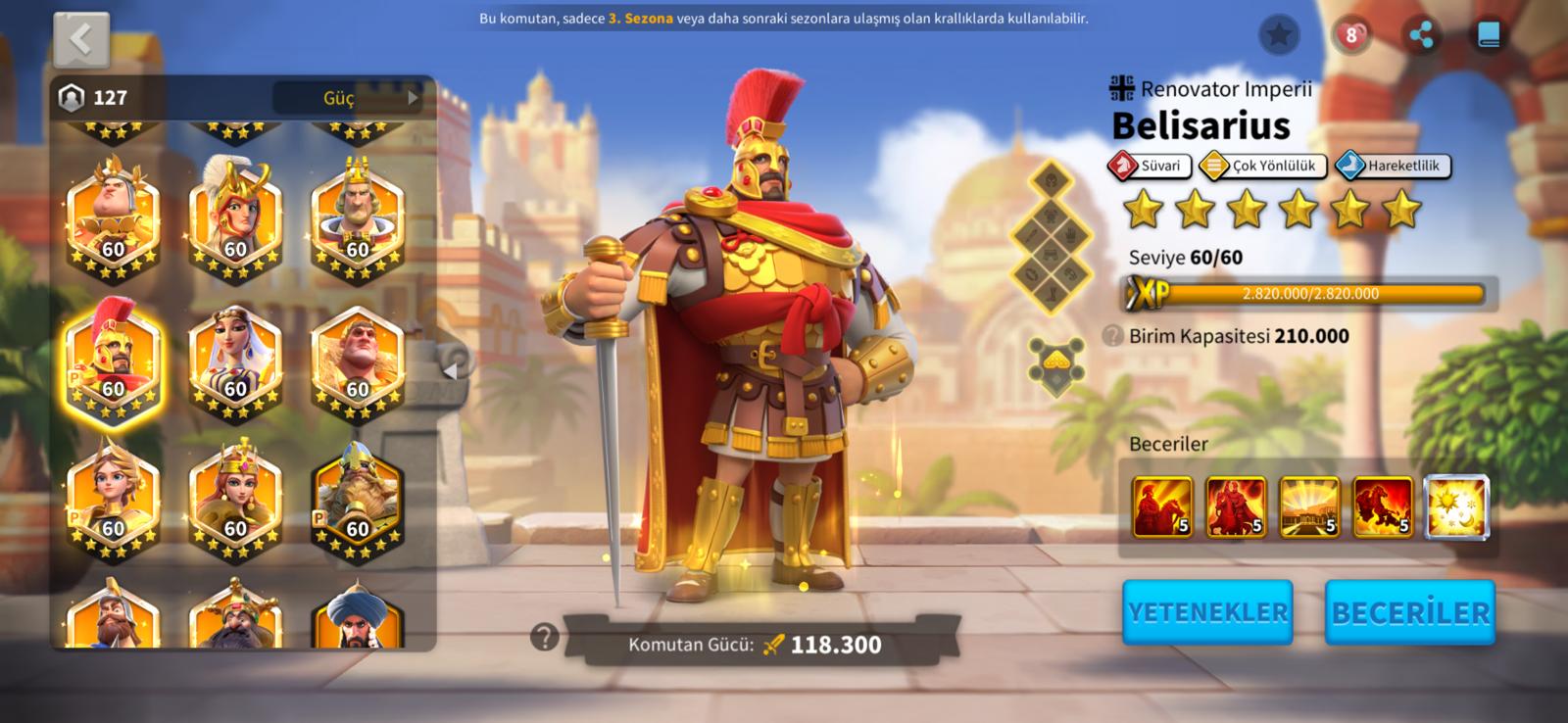Image resolution: width=1568 pixels, height=723 pixels.
Task: Open the BECERİLER skills screen
Action: [1409, 612]
